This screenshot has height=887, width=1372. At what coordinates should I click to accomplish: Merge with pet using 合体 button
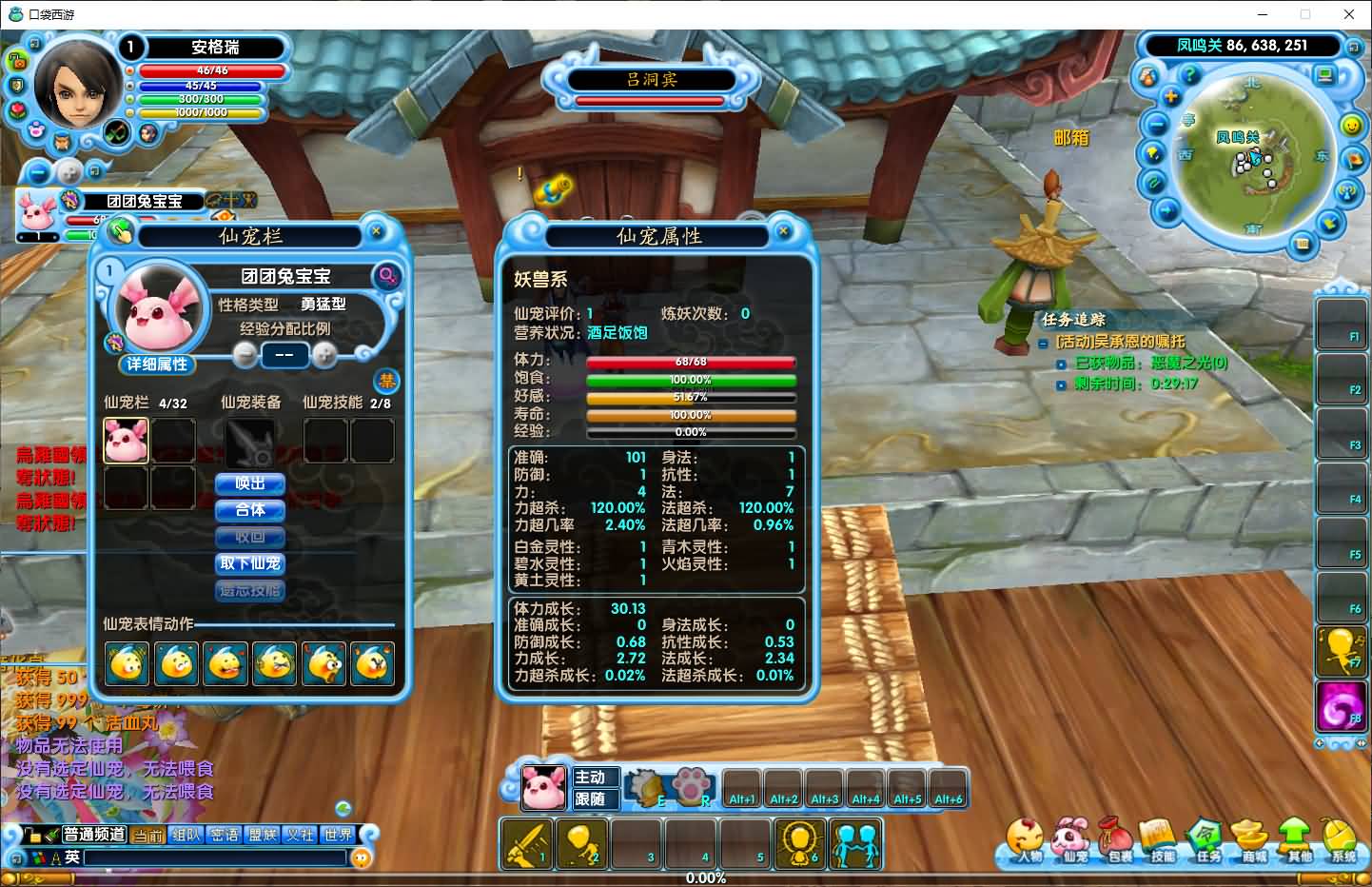coord(250,510)
